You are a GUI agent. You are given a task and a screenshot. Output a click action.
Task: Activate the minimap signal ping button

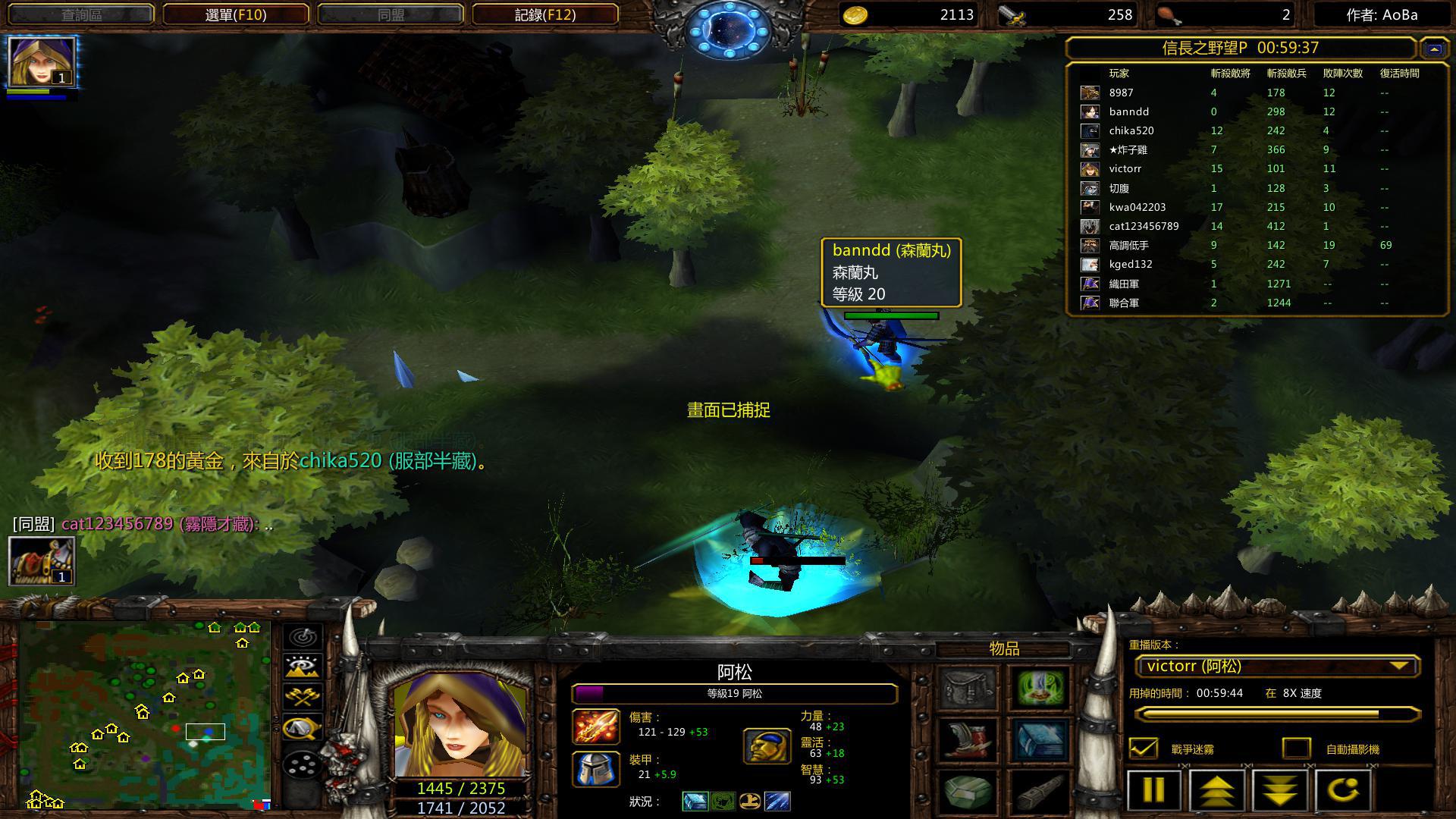coord(303,636)
